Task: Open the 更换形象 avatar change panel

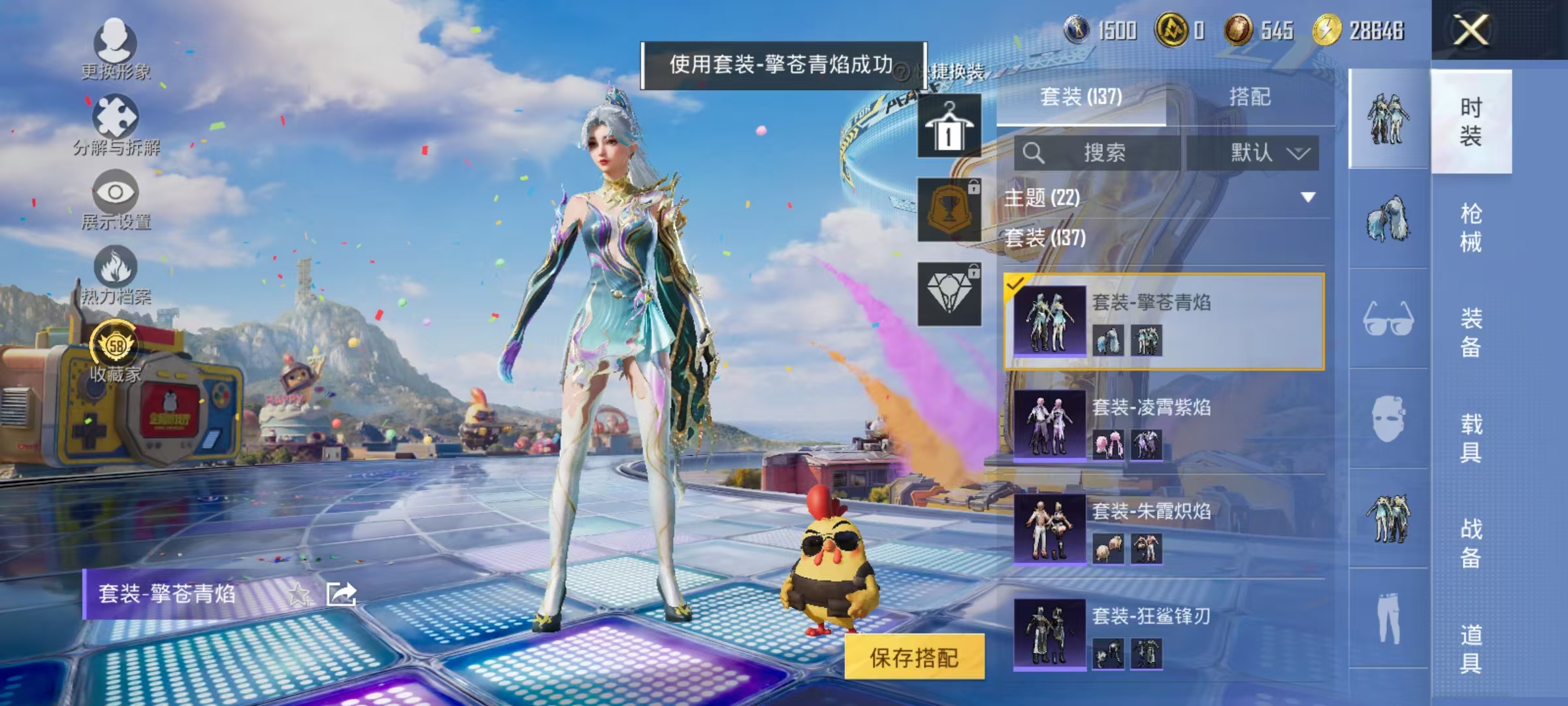Action: (116, 50)
